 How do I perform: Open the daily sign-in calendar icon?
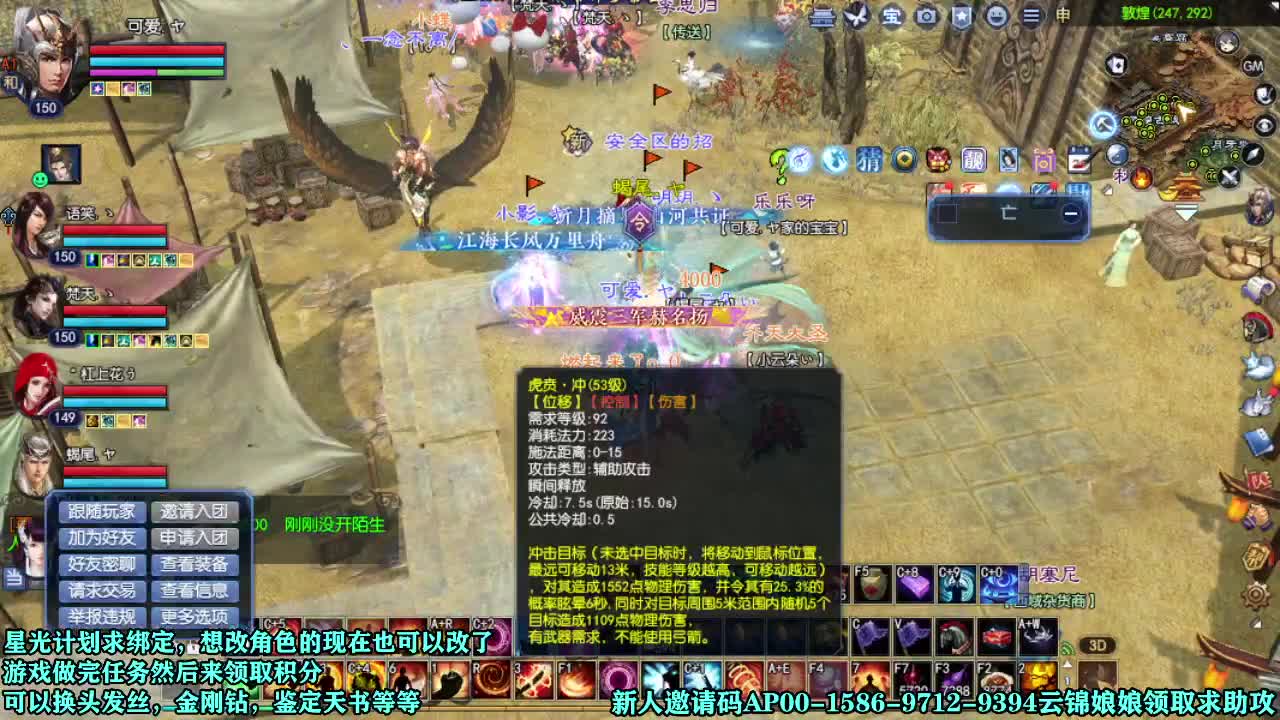[x=1078, y=160]
